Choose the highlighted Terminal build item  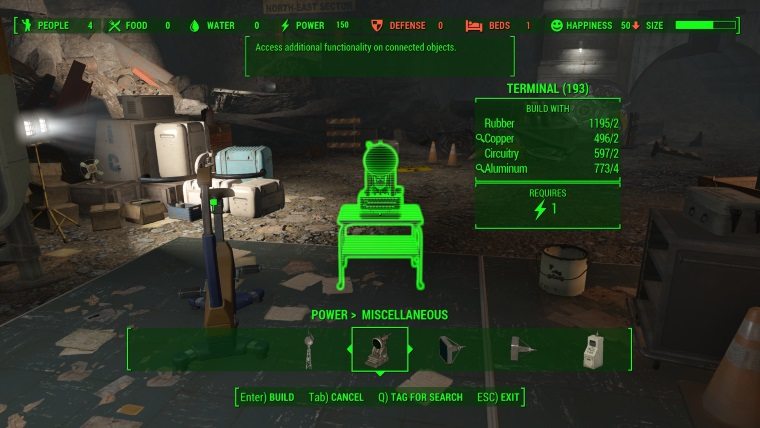click(x=379, y=348)
